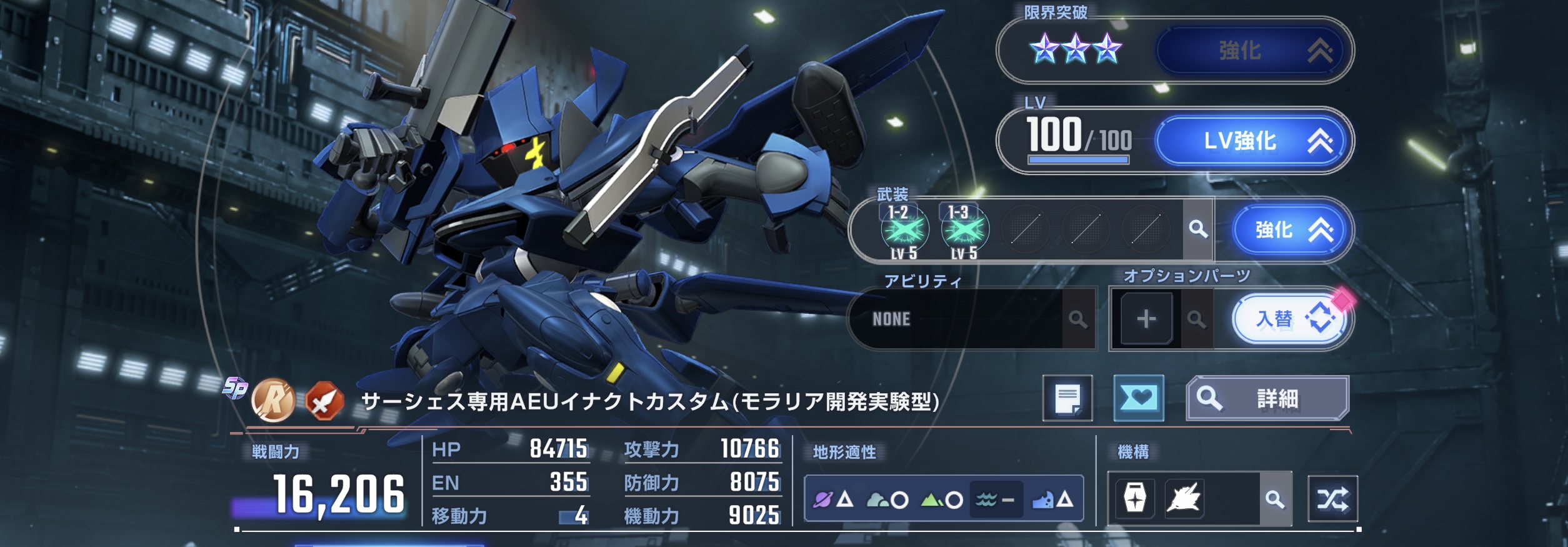Open option parts magnifier search
Viewport: 1568px width, 547px height.
tap(1196, 319)
